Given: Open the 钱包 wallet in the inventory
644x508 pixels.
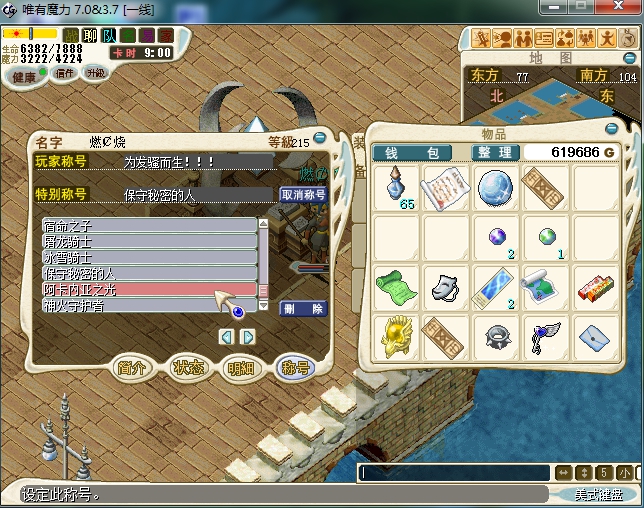Looking at the screenshot, I should coord(418,153).
